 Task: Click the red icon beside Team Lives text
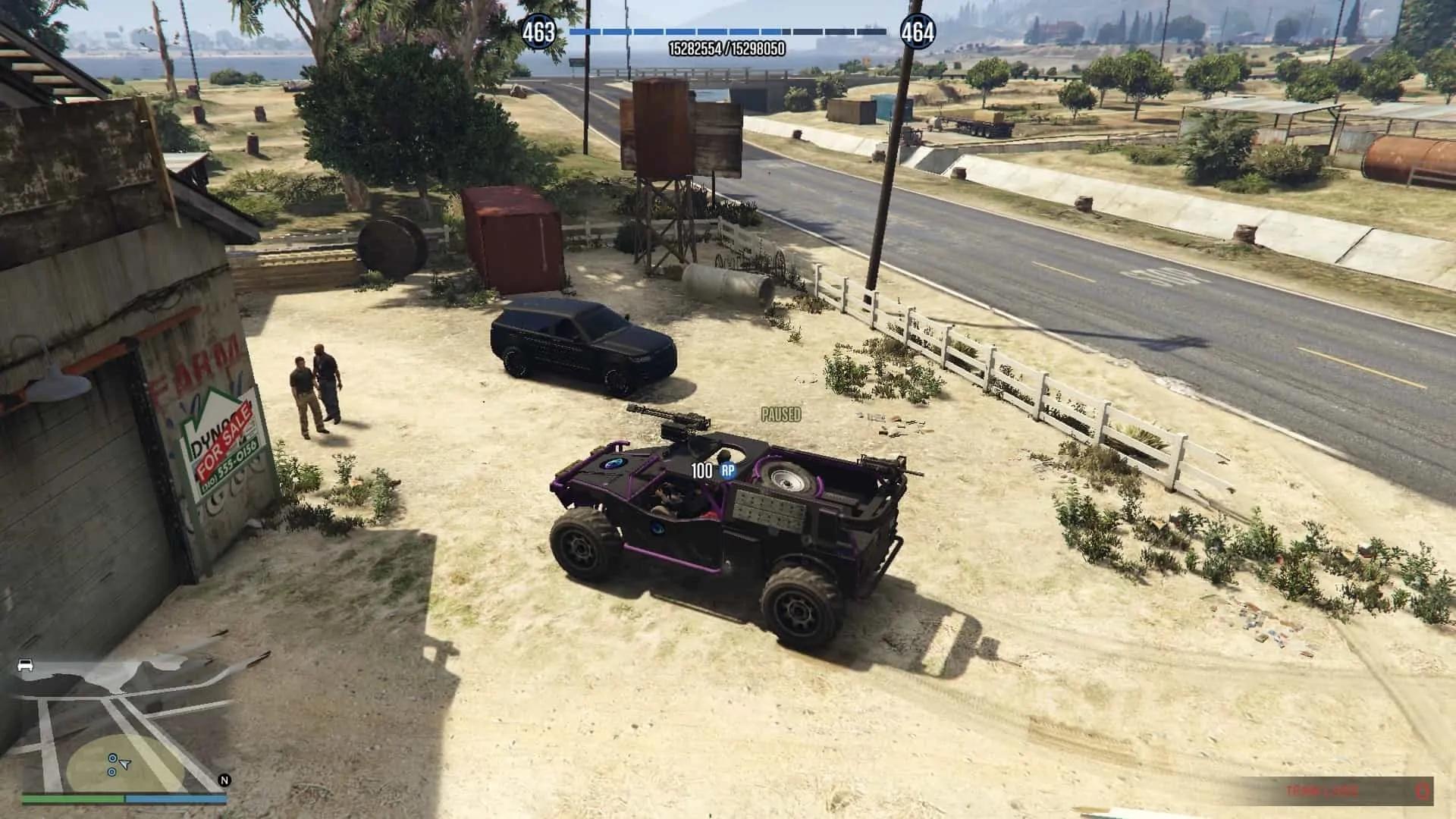1423,790
